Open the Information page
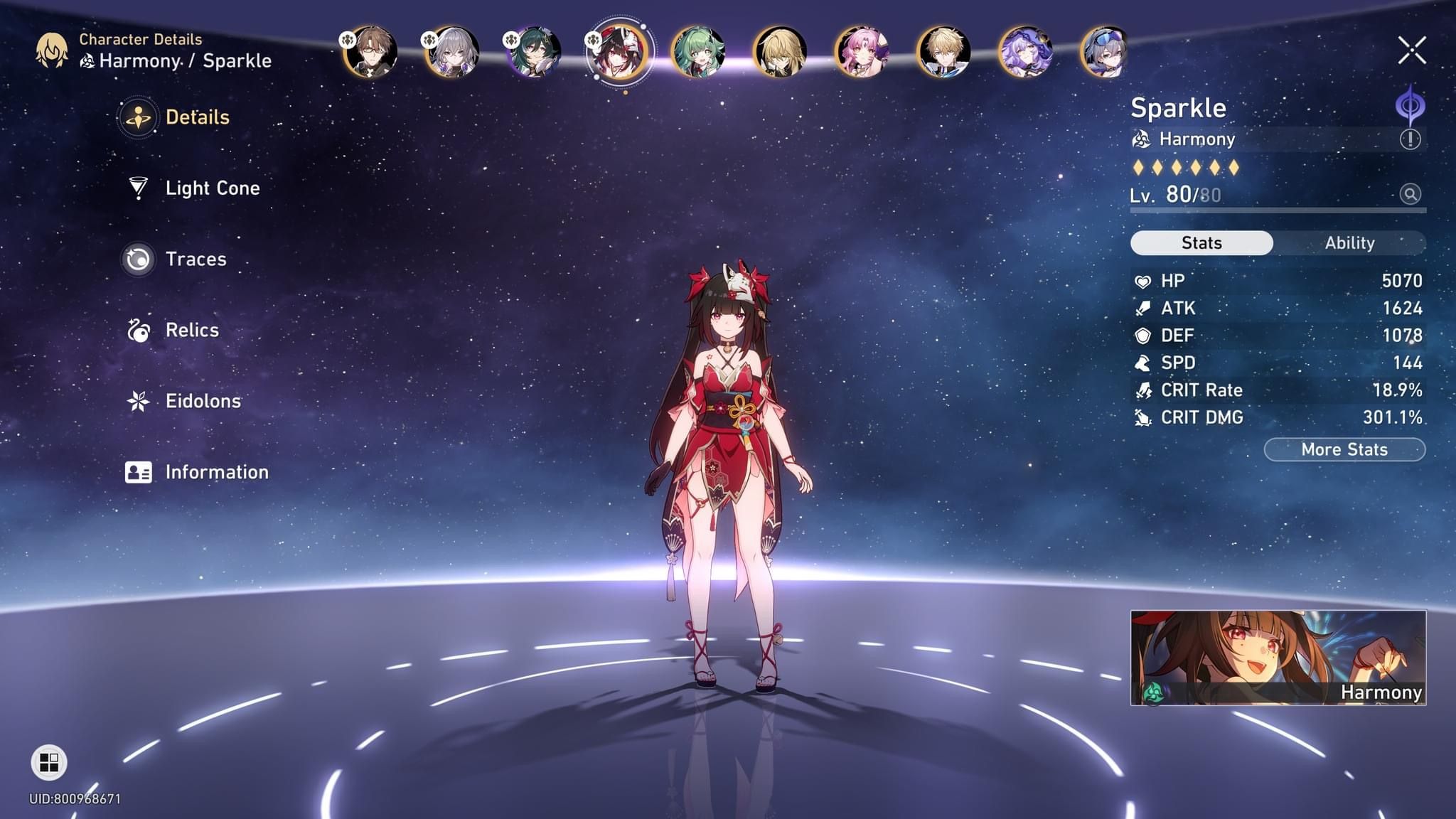This screenshot has height=819, width=1456. [215, 473]
